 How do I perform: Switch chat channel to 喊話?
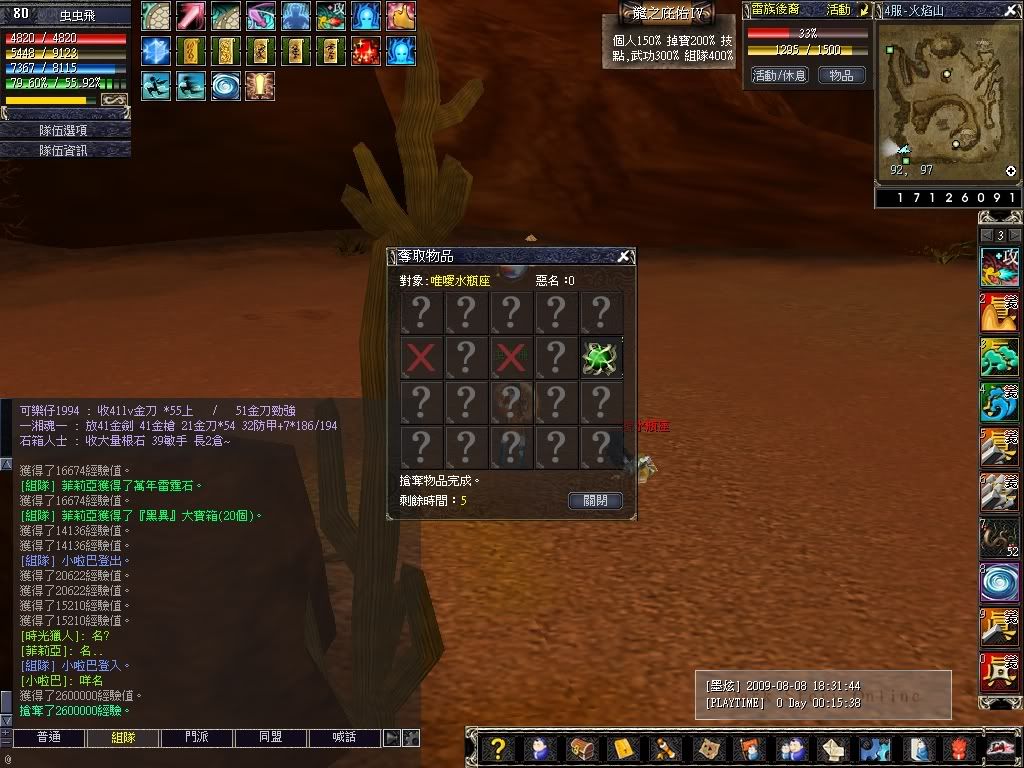coord(345,738)
